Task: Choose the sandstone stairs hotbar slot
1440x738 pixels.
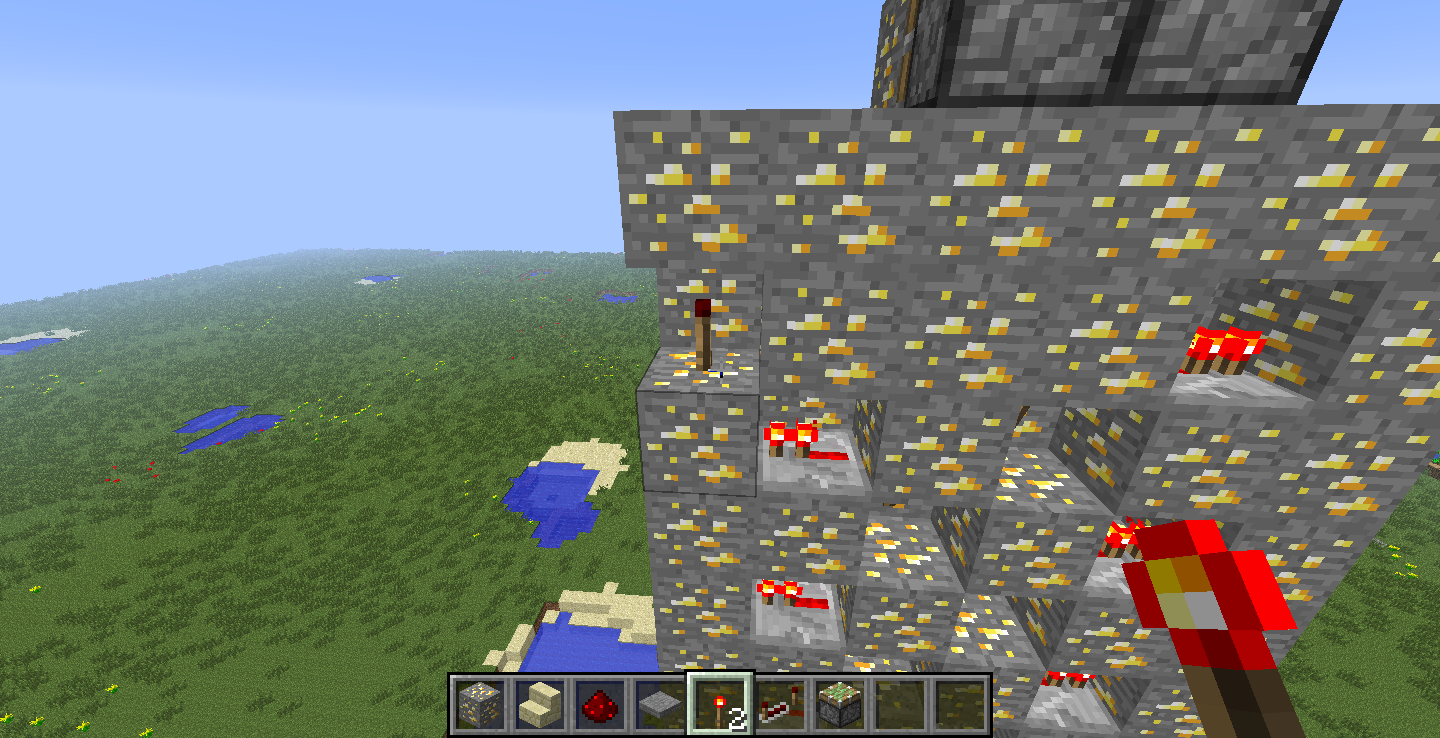Action: pyautogui.click(x=540, y=705)
